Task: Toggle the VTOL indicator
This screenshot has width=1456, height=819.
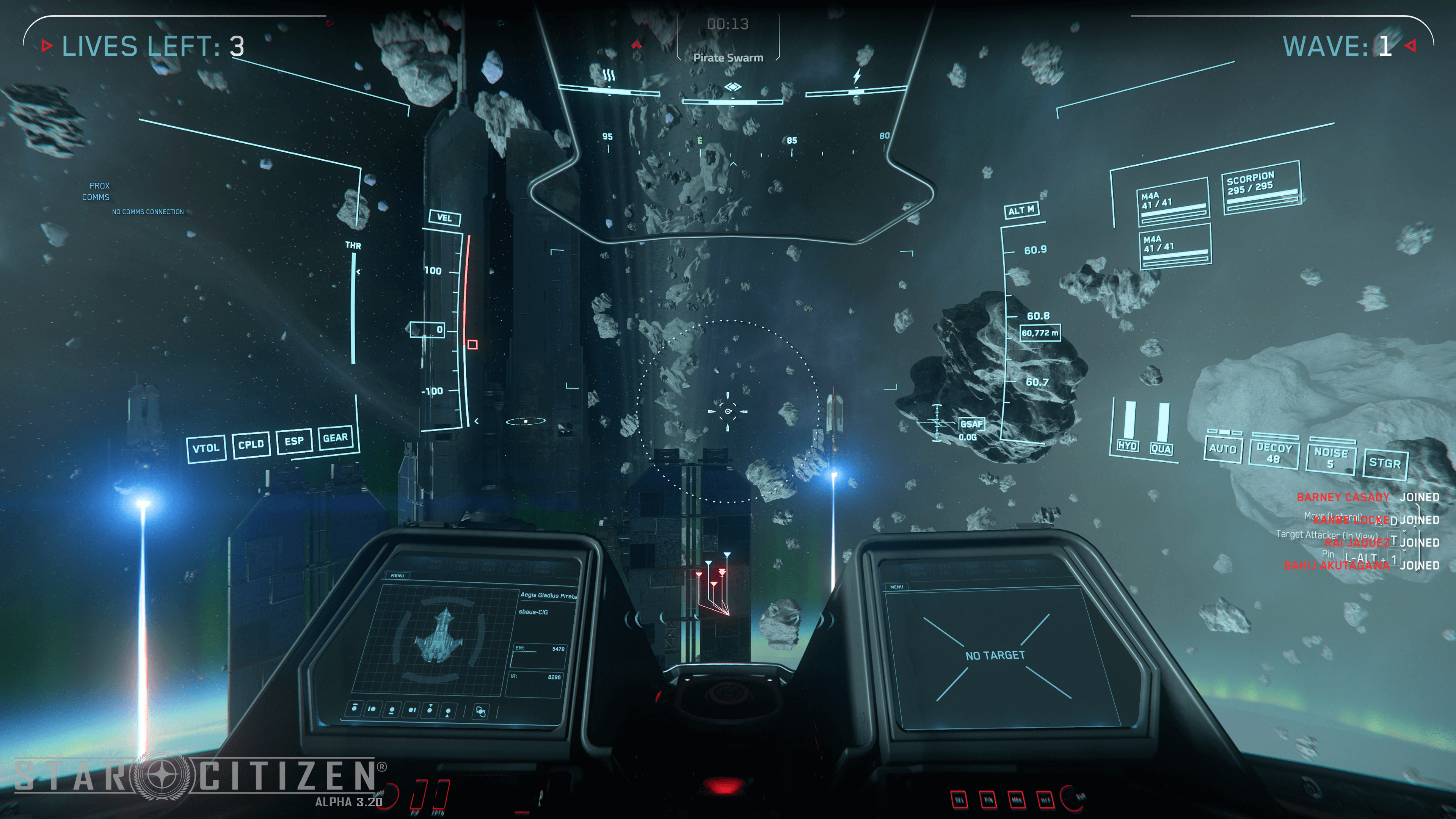Action: 206,449
